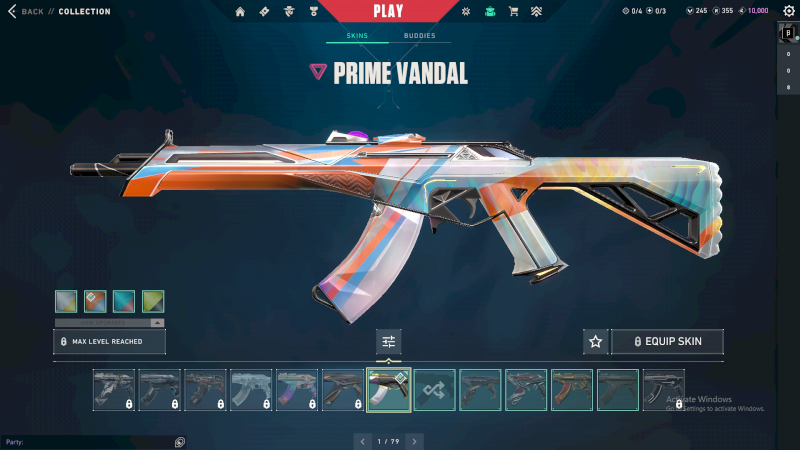The width and height of the screenshot is (800, 450).
Task: Select the Skins tab
Action: point(357,36)
